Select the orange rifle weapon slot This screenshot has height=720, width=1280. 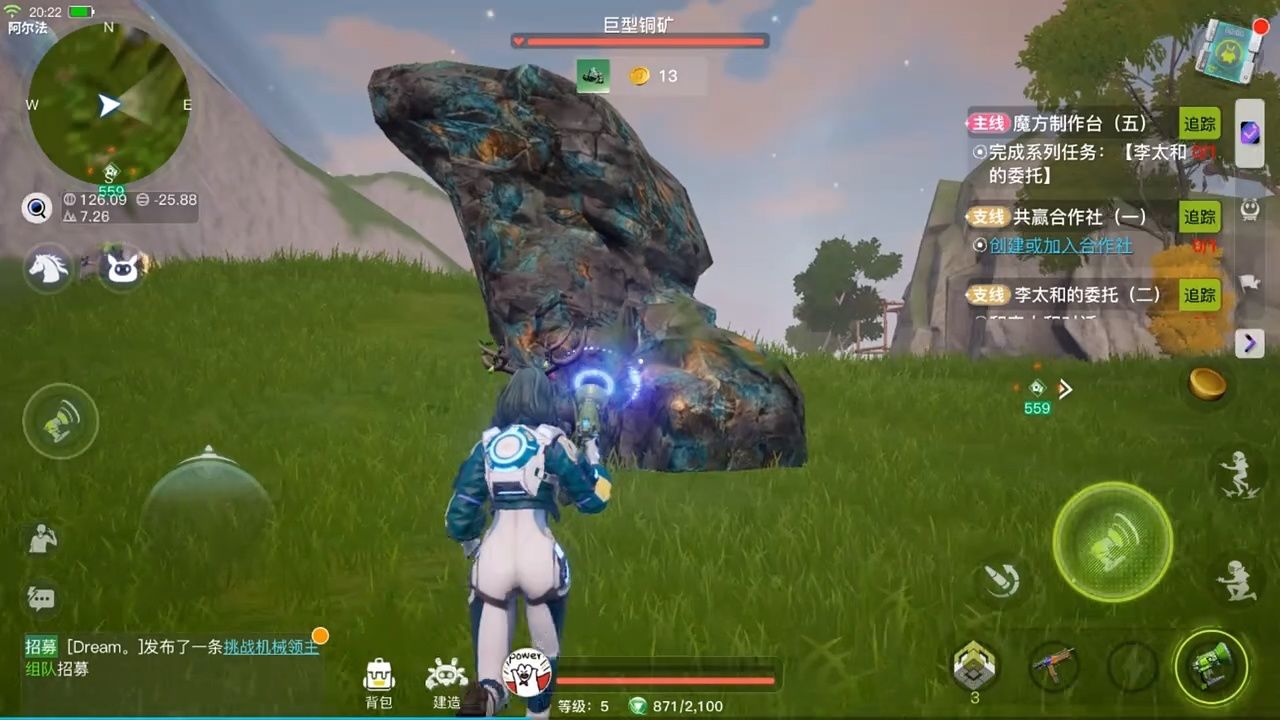tap(1053, 664)
